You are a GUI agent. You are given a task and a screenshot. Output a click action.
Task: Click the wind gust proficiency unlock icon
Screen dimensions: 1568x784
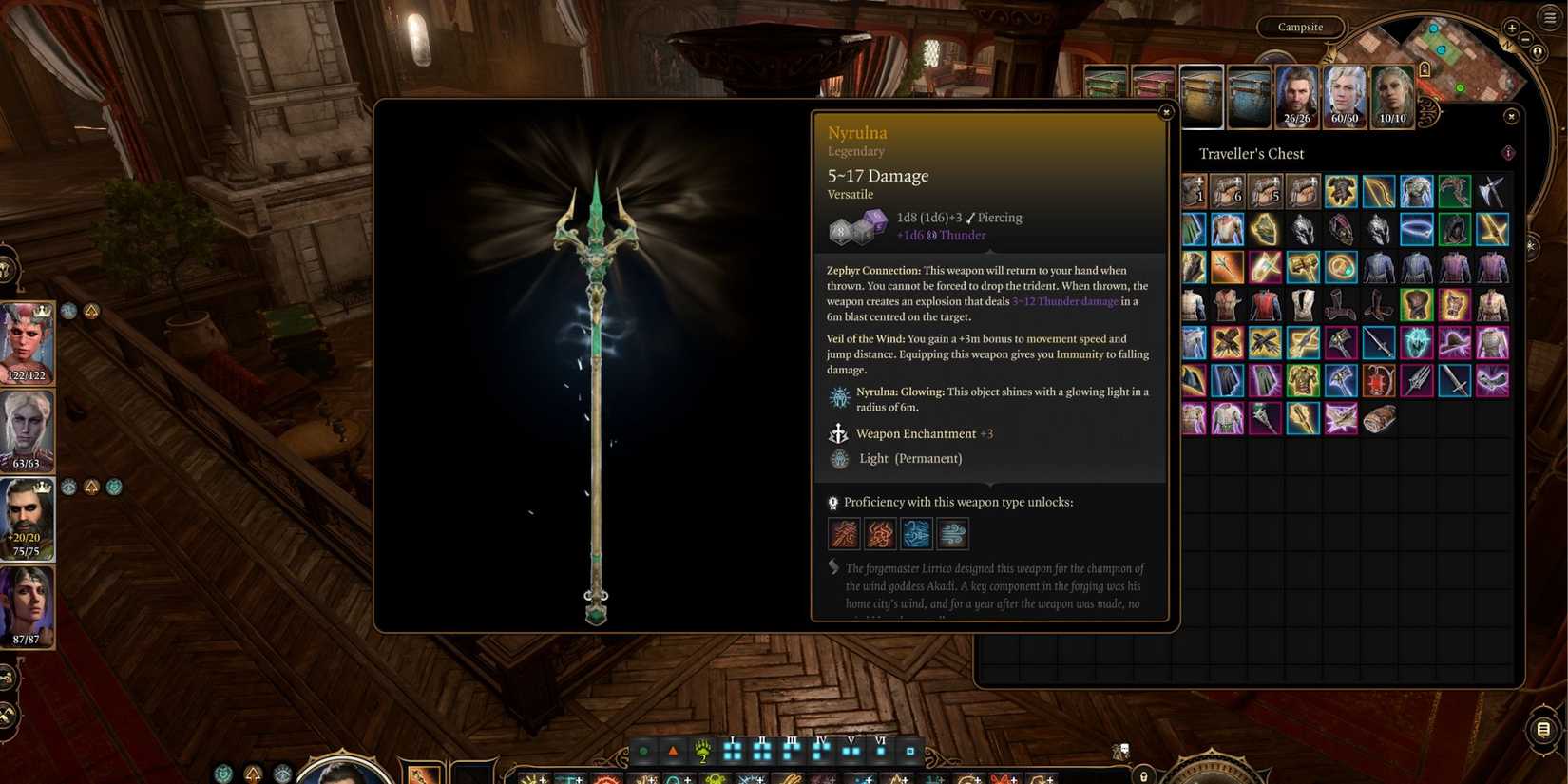(x=952, y=533)
